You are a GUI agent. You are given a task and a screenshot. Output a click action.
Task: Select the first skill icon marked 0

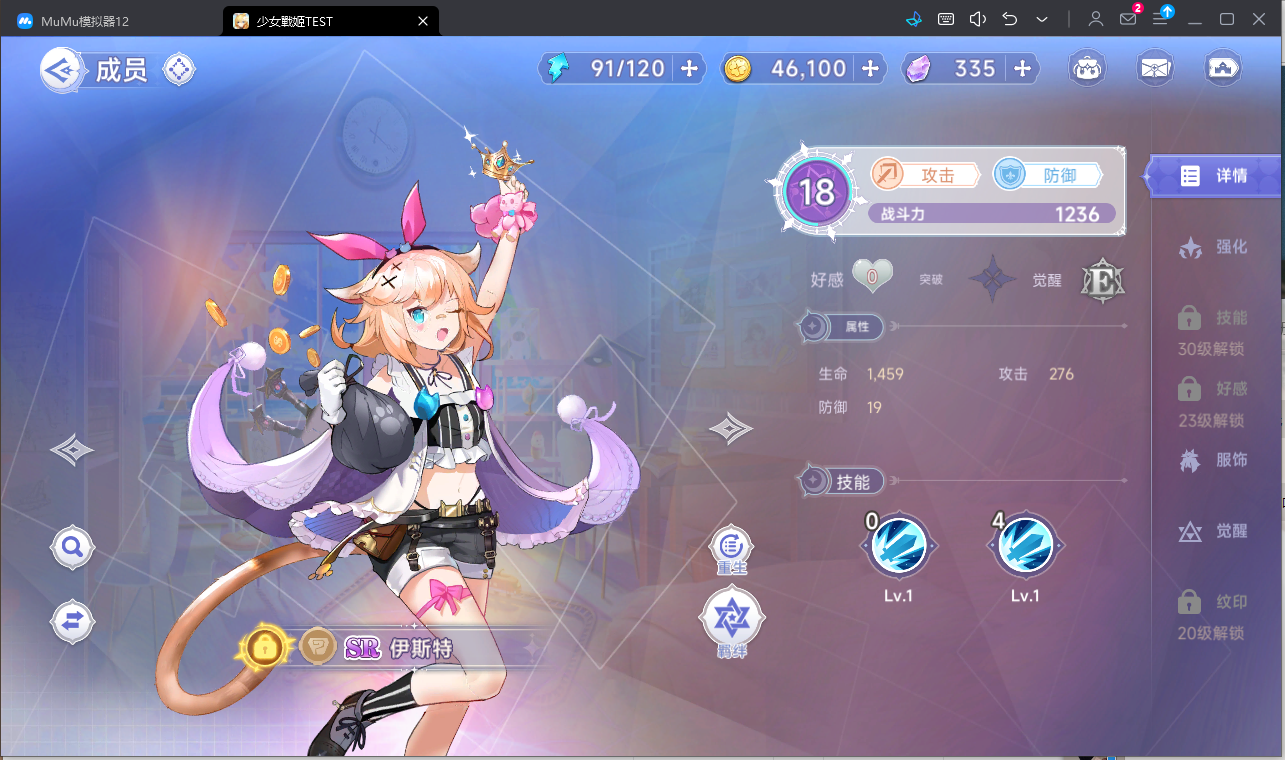897,548
